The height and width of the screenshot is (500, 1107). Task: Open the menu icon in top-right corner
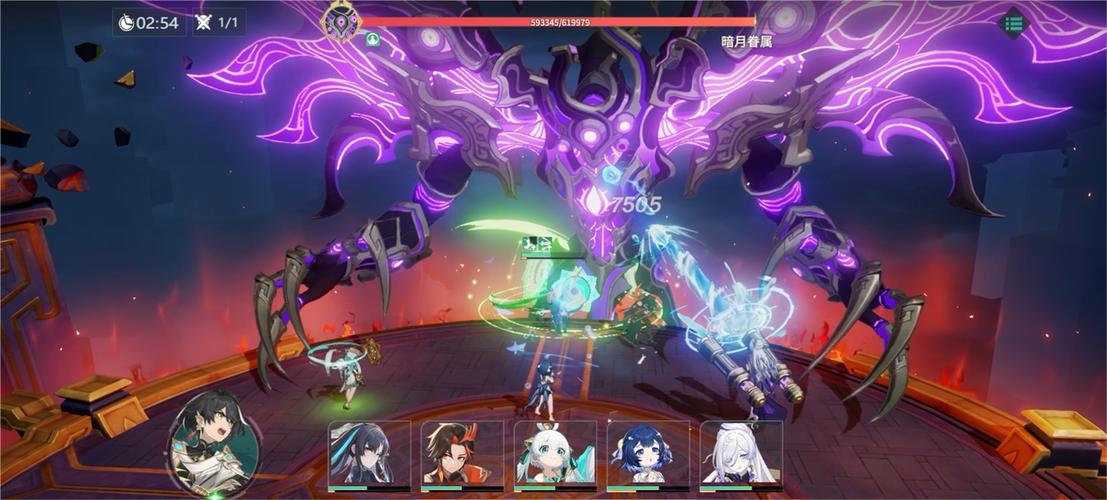[1013, 22]
